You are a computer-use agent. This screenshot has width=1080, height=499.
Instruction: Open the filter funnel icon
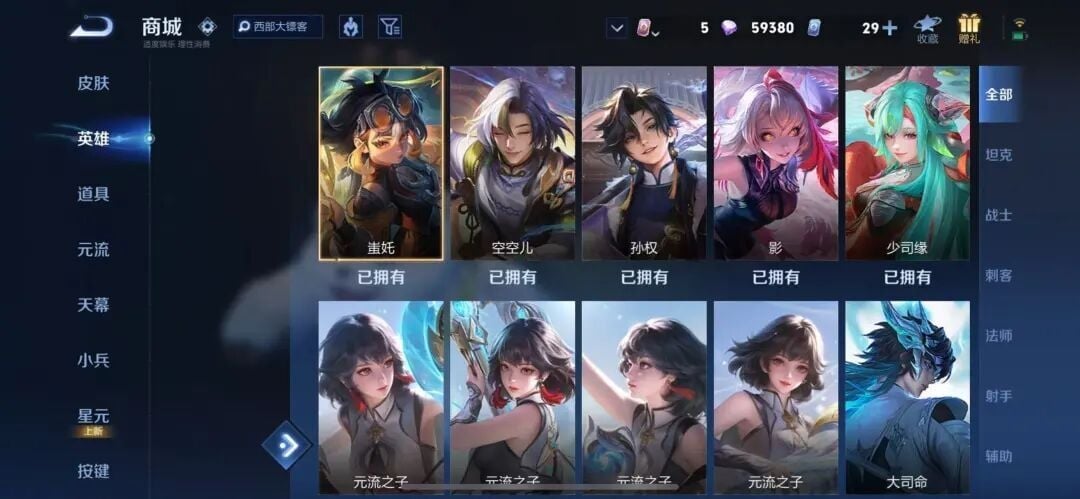[x=391, y=27]
